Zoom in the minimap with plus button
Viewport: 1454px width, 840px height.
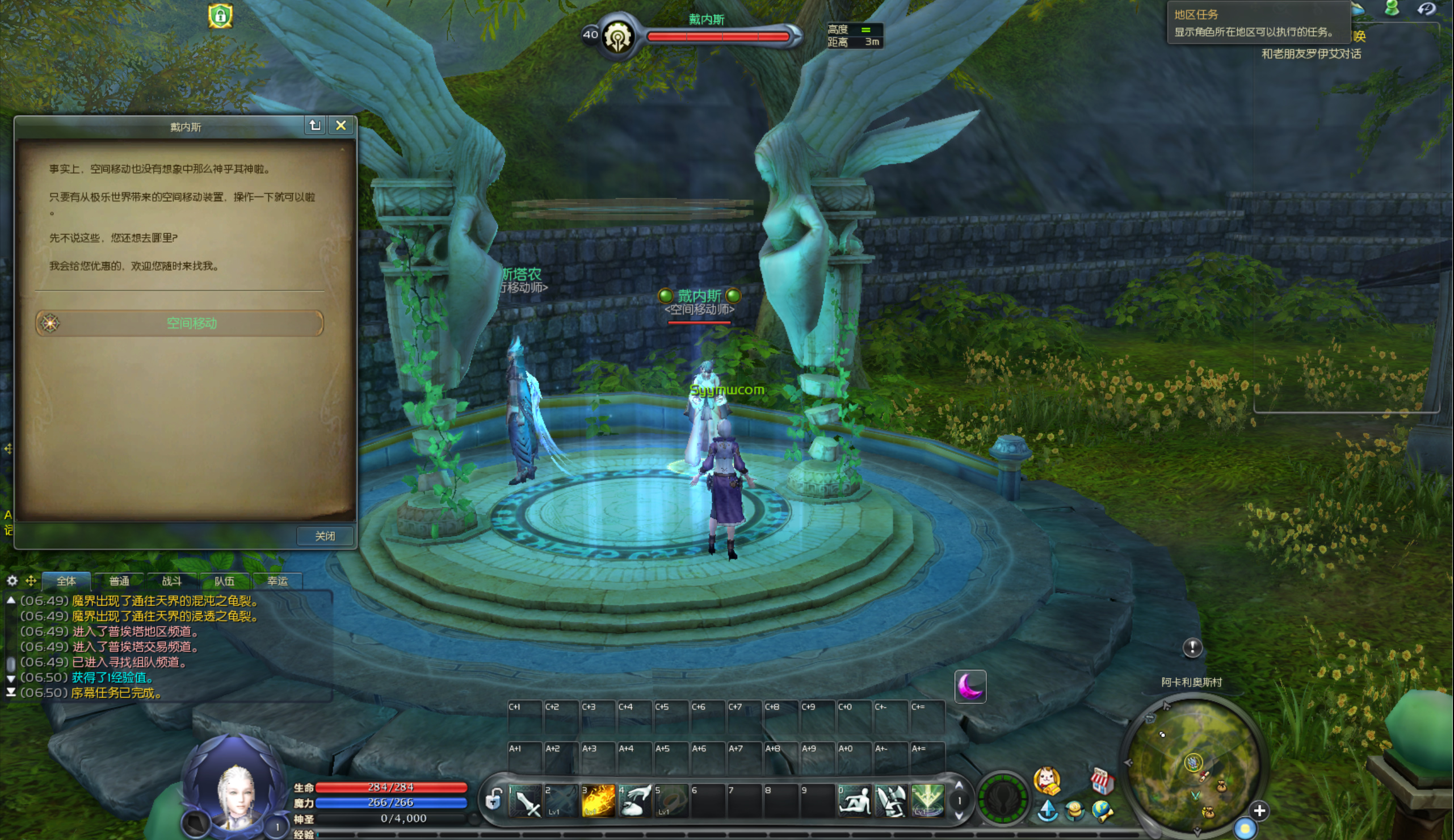(1259, 810)
